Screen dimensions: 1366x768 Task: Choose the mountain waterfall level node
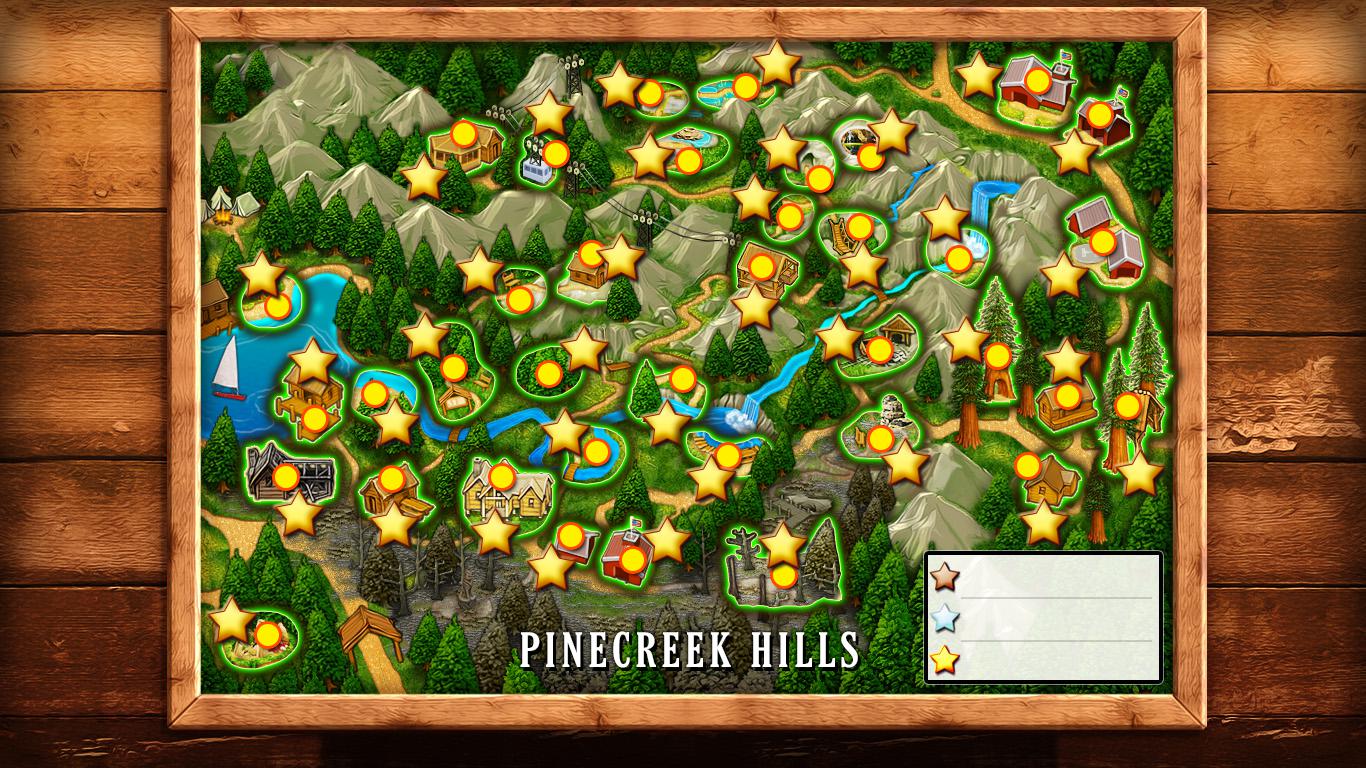(958, 259)
